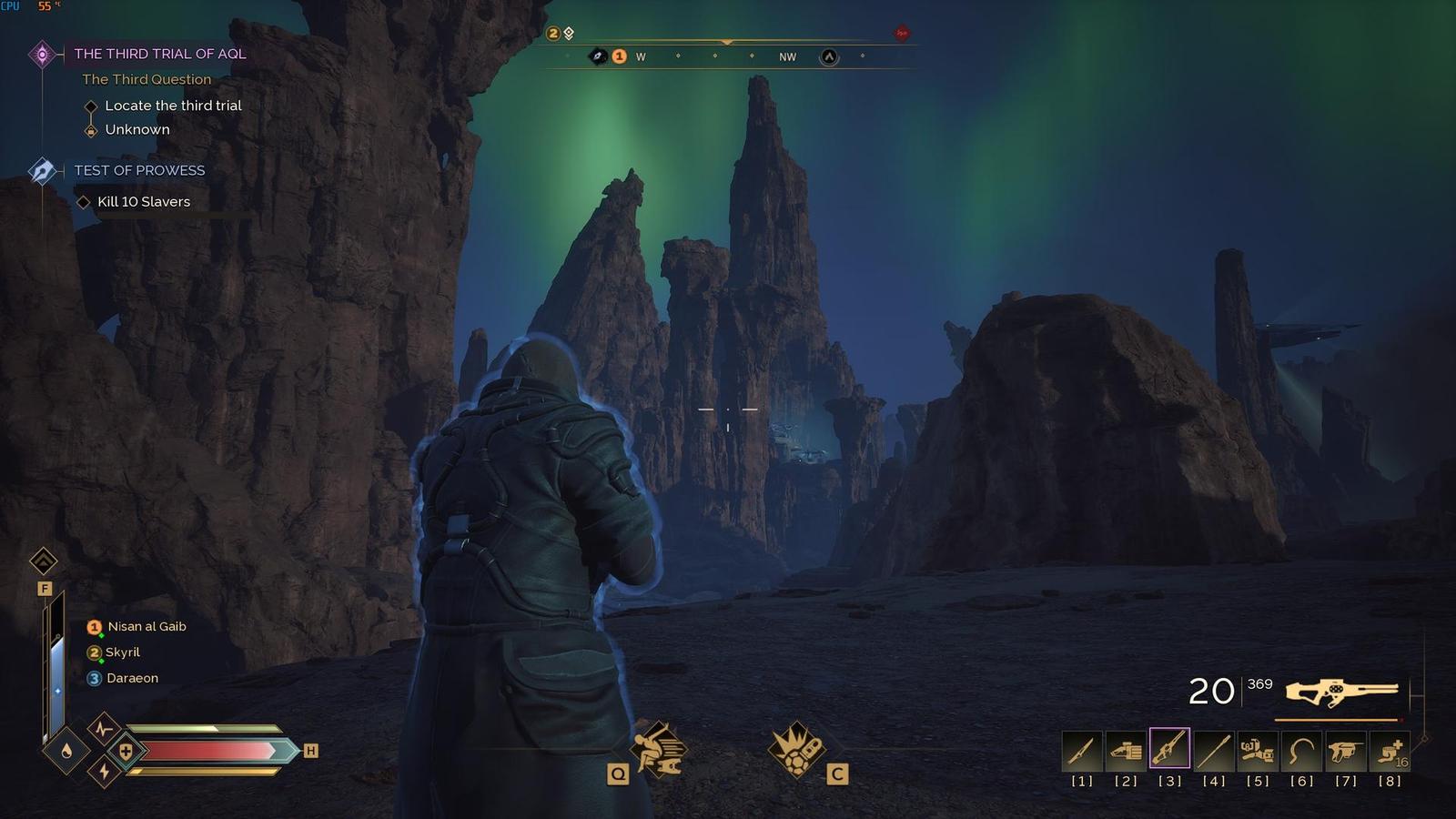
Task: Use the healing item with count 16
Action: click(1390, 751)
